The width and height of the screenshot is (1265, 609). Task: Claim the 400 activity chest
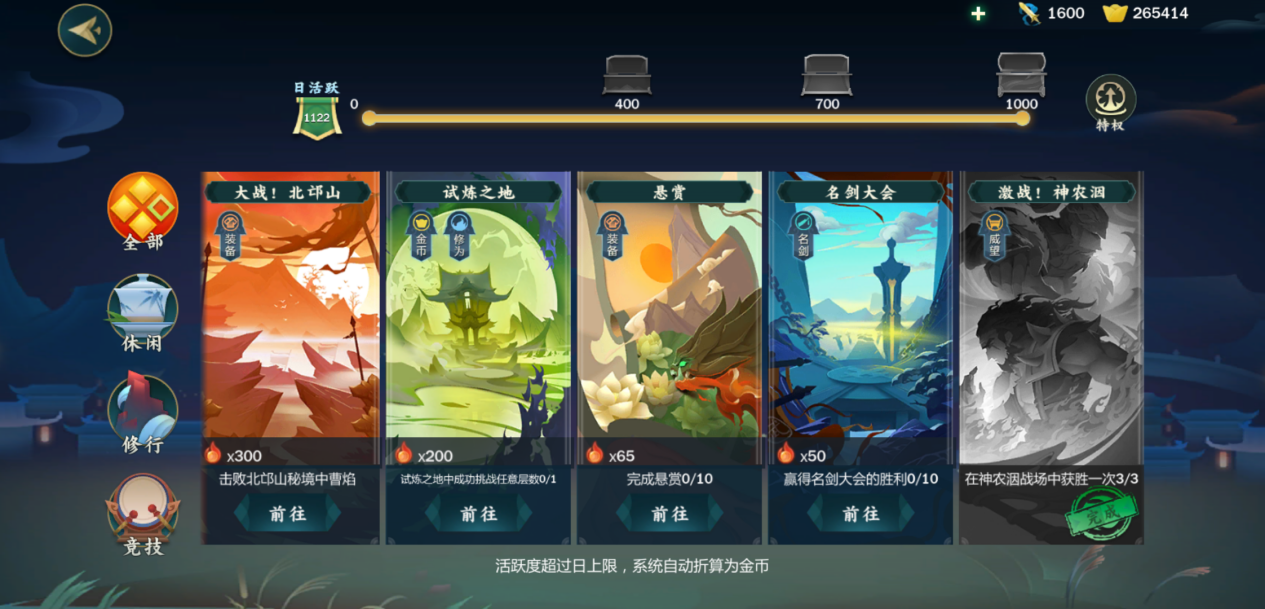[x=627, y=76]
